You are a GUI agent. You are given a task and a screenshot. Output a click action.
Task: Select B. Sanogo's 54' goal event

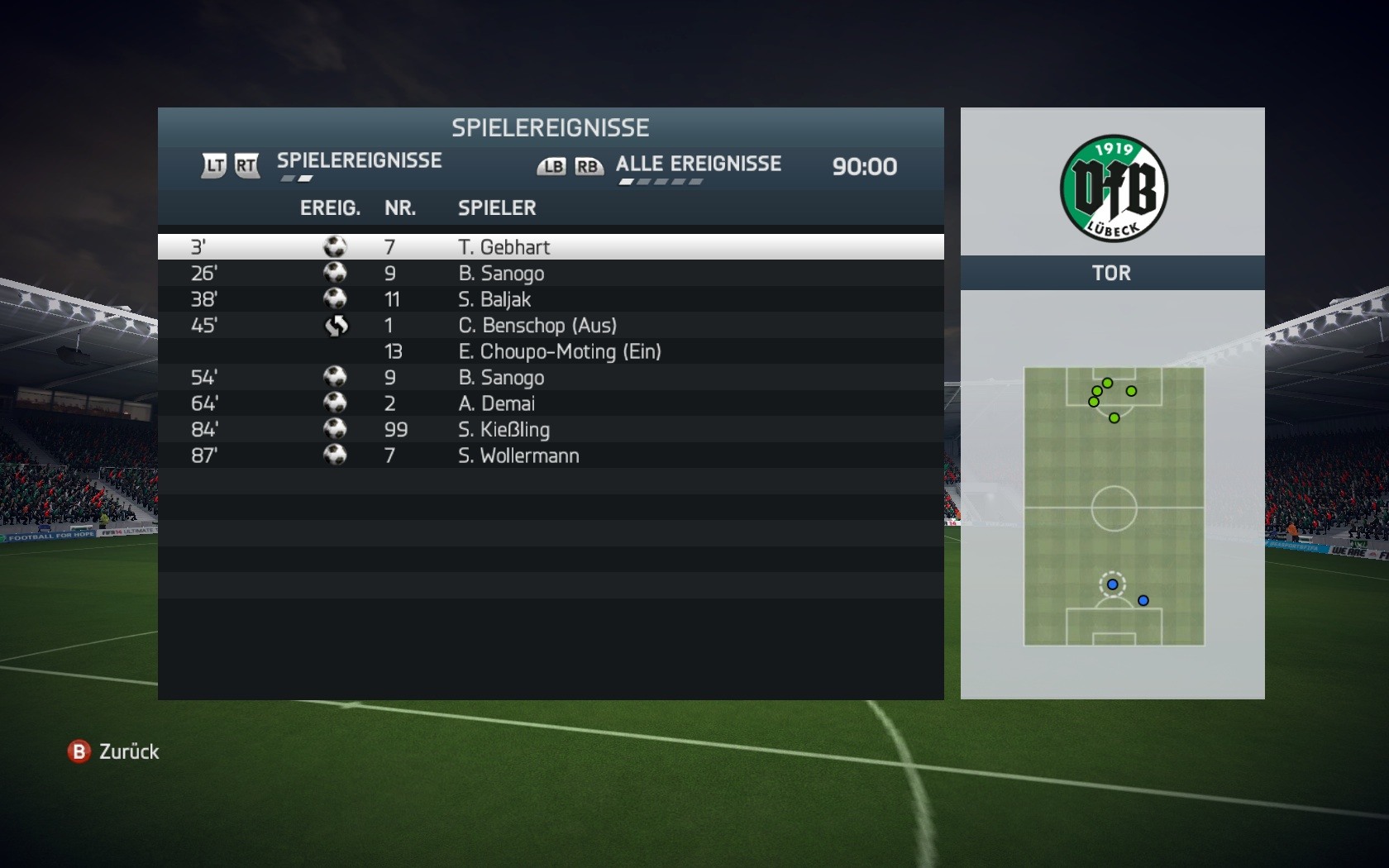click(550, 378)
